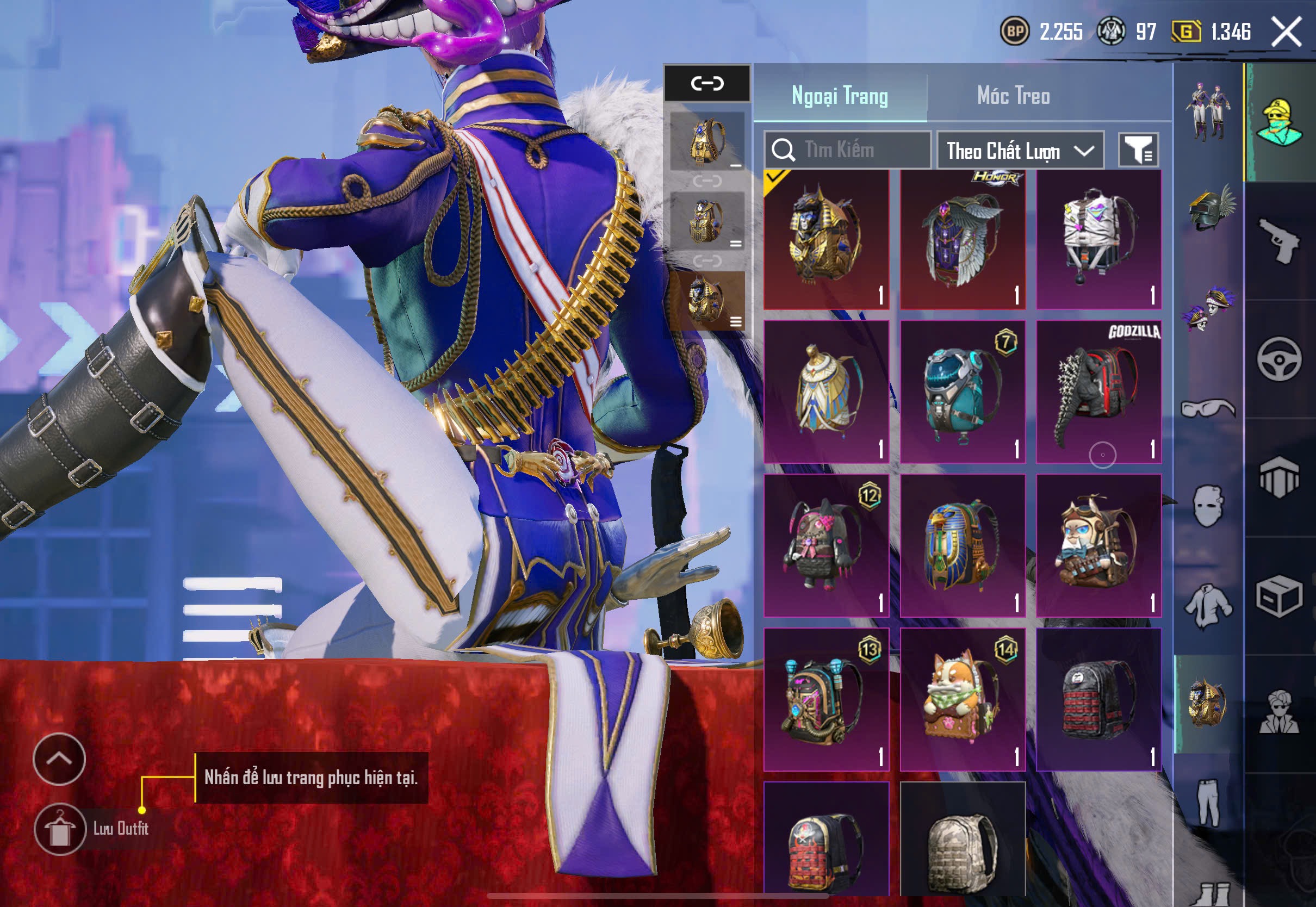Image resolution: width=1316 pixels, height=907 pixels.
Task: Toggle the link button above backpack levels
Action: point(707,84)
